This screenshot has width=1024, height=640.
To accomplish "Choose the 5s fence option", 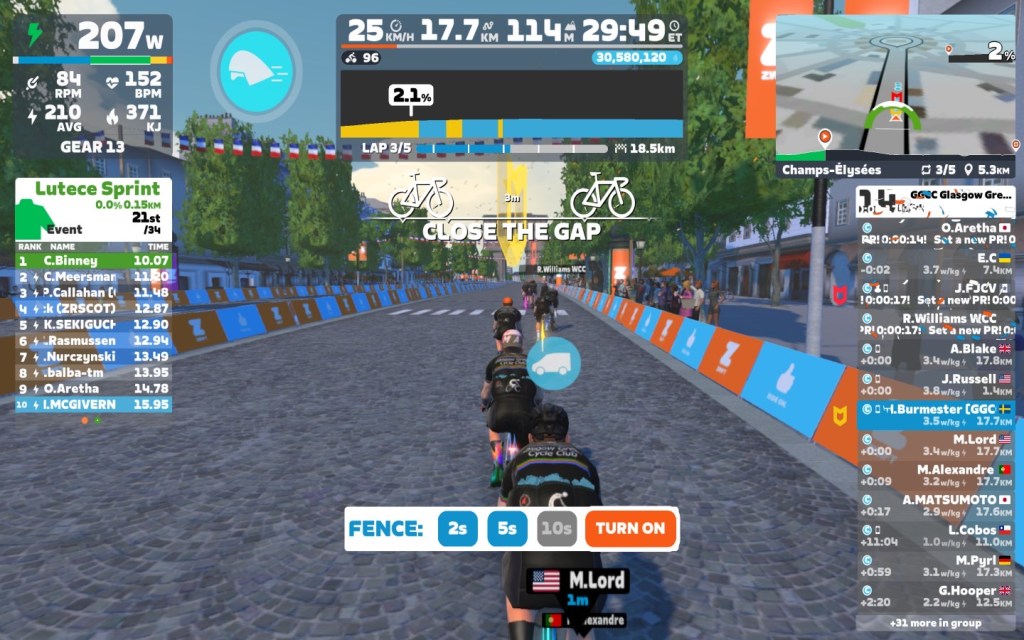I will (507, 528).
